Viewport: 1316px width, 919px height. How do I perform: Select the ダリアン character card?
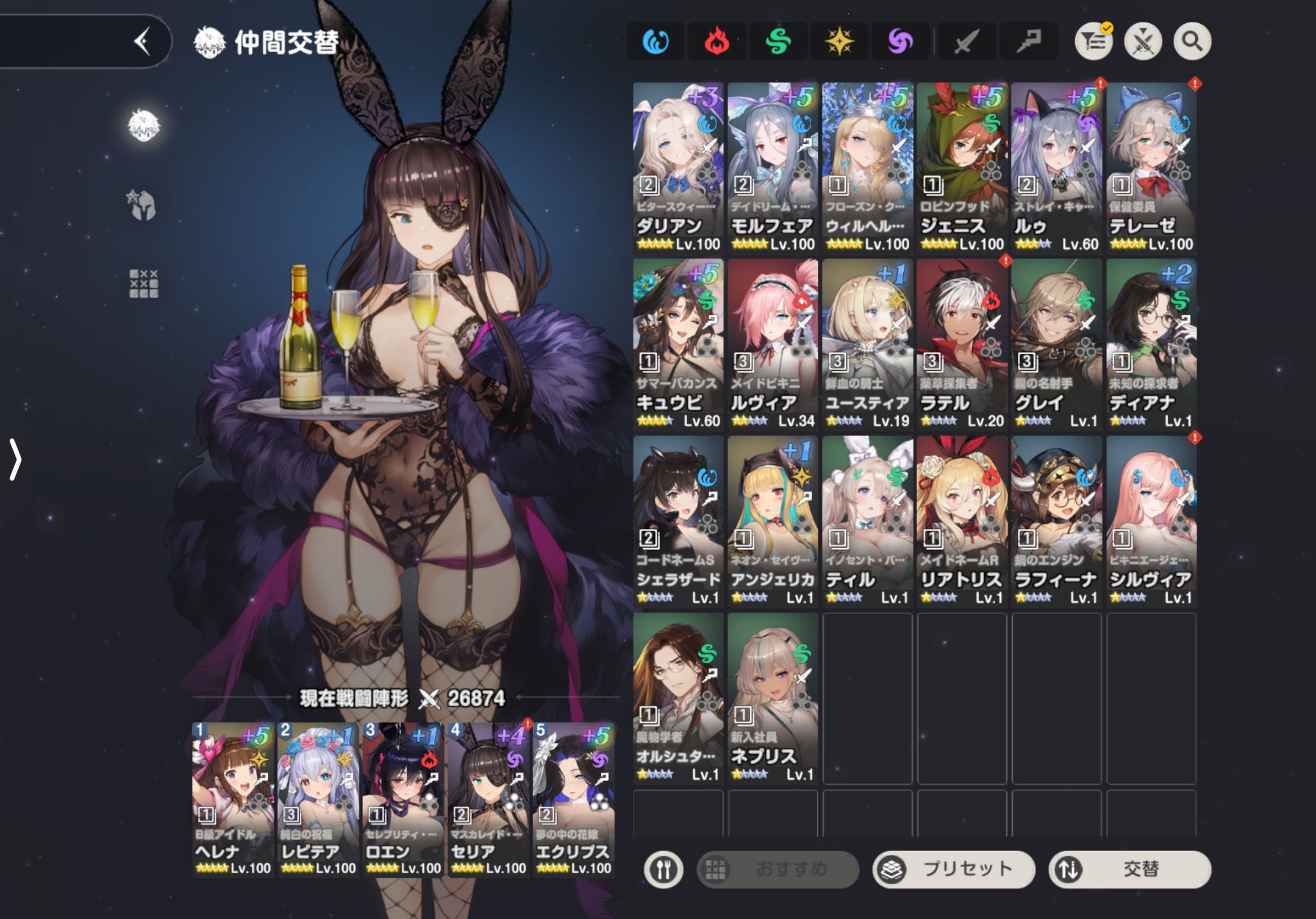[x=678, y=167]
